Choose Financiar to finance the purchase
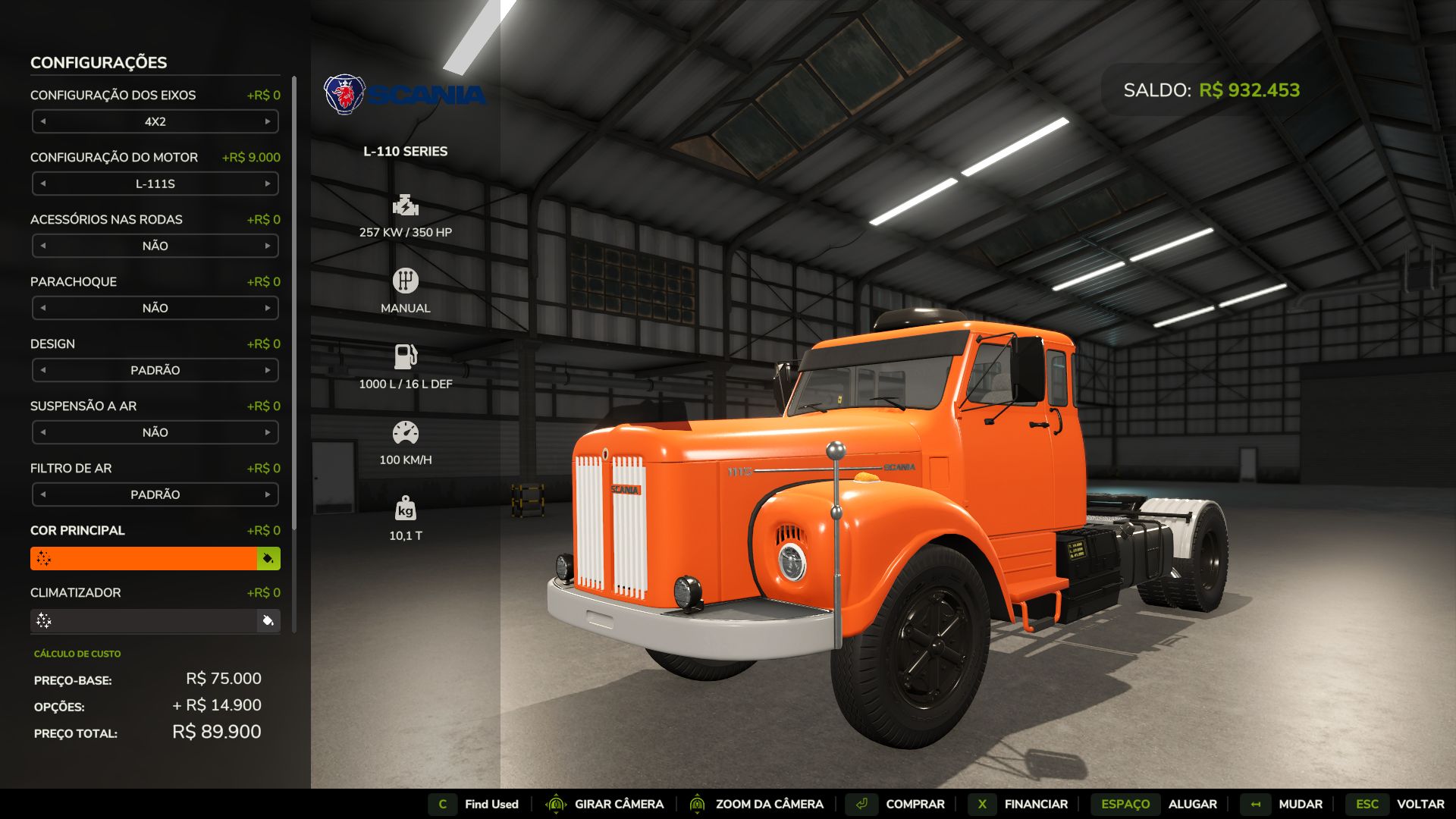The image size is (1456, 819). click(1036, 804)
